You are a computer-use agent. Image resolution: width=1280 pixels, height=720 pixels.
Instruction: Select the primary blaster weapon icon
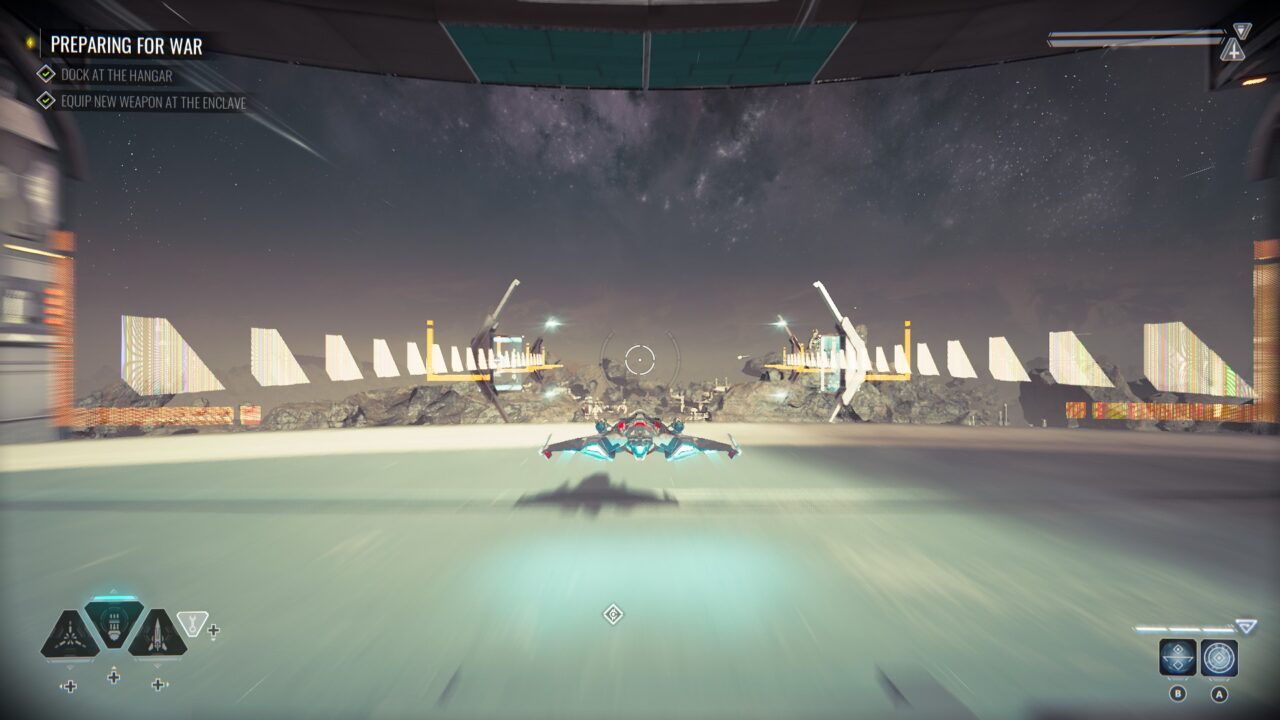coord(71,634)
